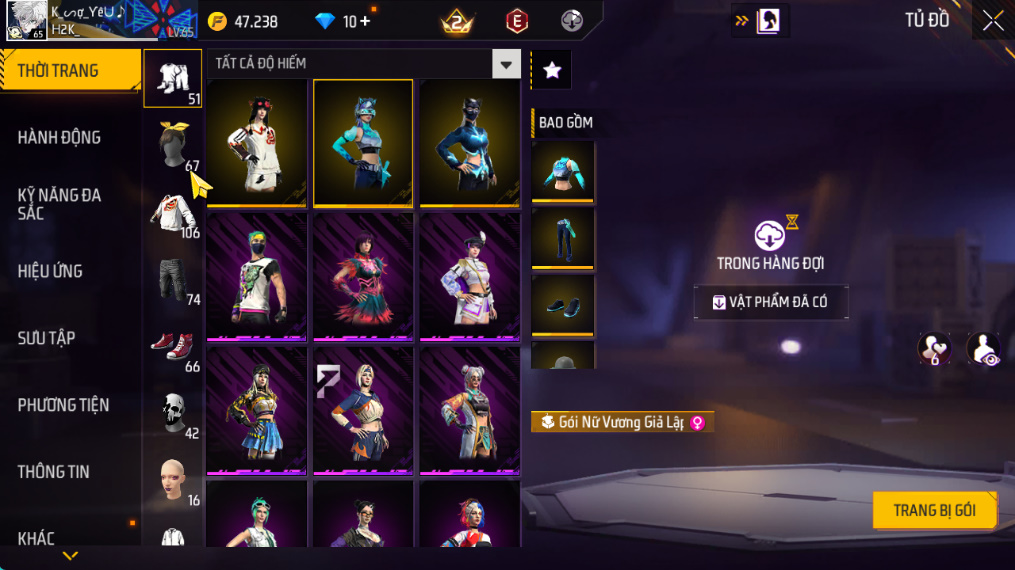Select the cyan crop top bundle item
The height and width of the screenshot is (570, 1015).
coord(562,171)
